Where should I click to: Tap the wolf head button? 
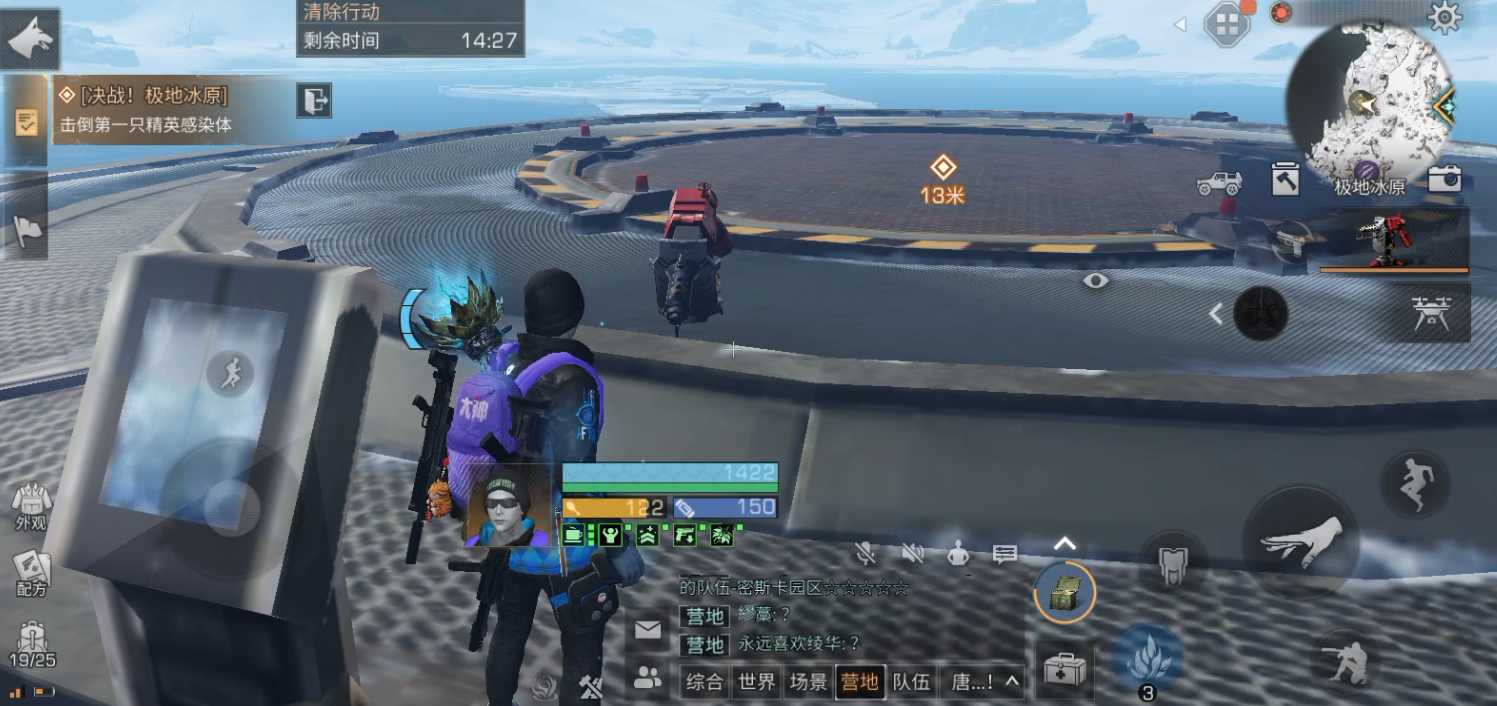pyautogui.click(x=30, y=40)
